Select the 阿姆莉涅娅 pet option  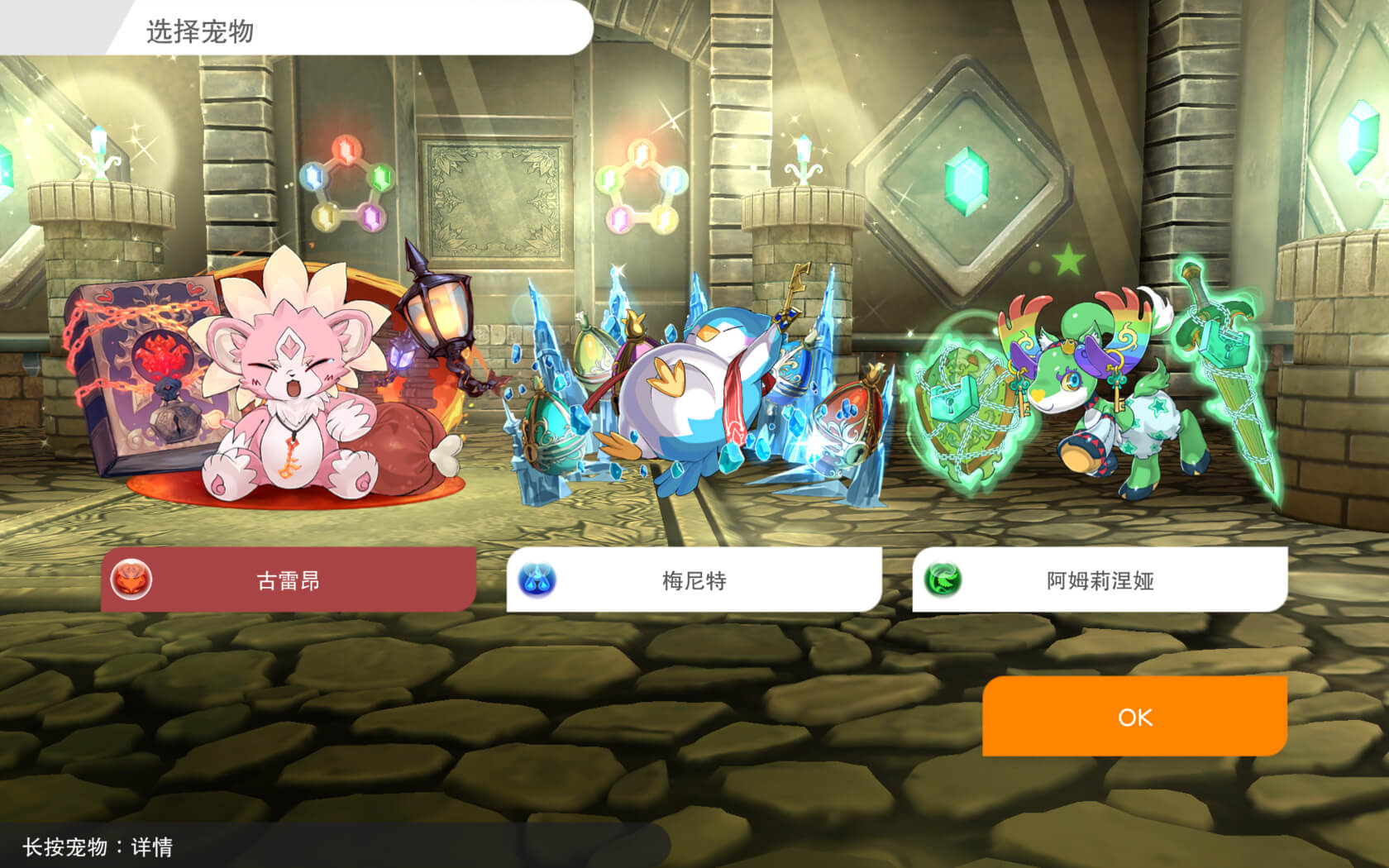(x=1100, y=581)
